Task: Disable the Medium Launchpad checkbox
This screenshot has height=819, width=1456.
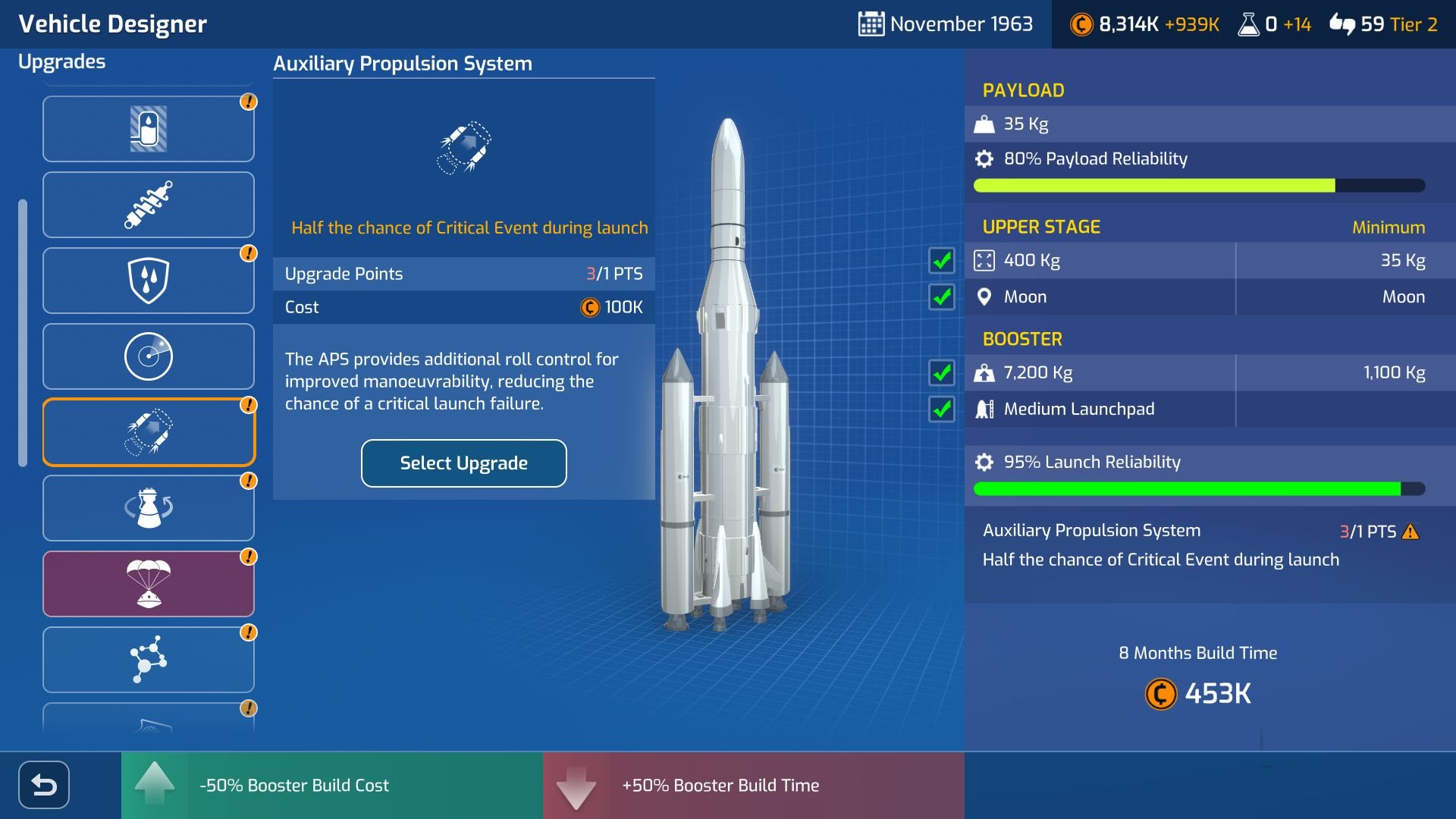Action: coord(943,409)
